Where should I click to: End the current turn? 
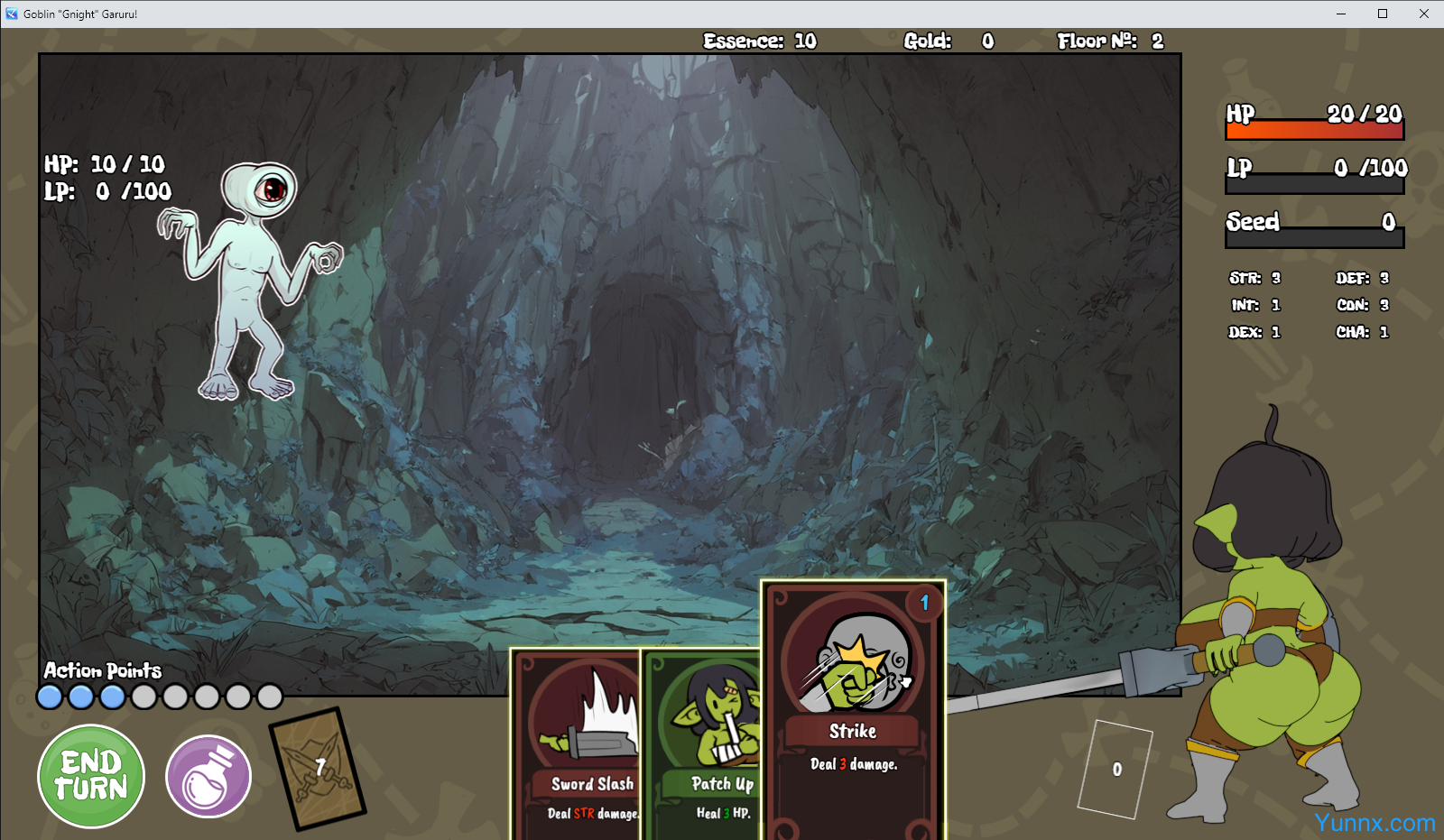[x=91, y=776]
